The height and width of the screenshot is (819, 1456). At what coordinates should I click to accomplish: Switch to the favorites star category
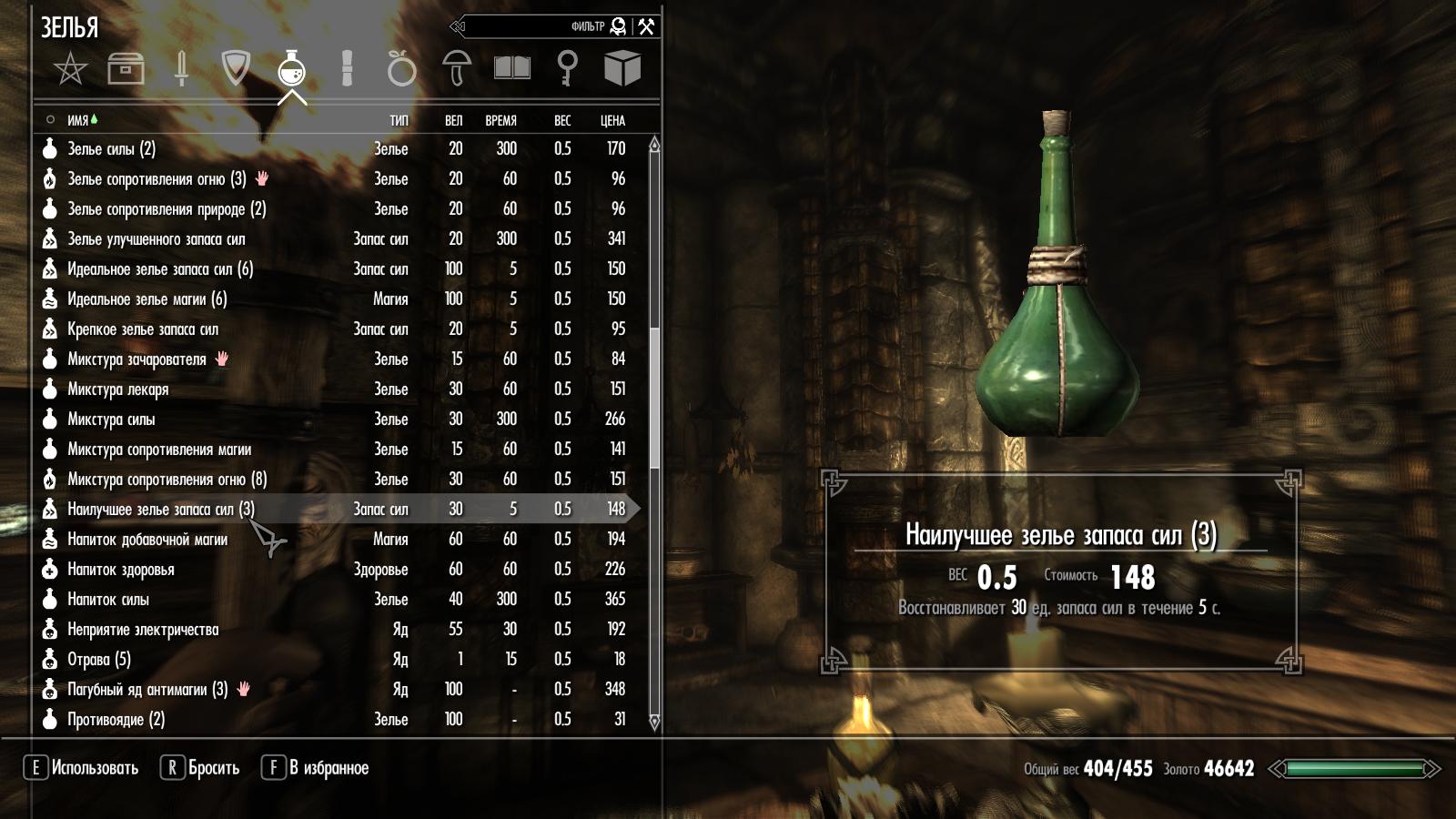coord(70,68)
